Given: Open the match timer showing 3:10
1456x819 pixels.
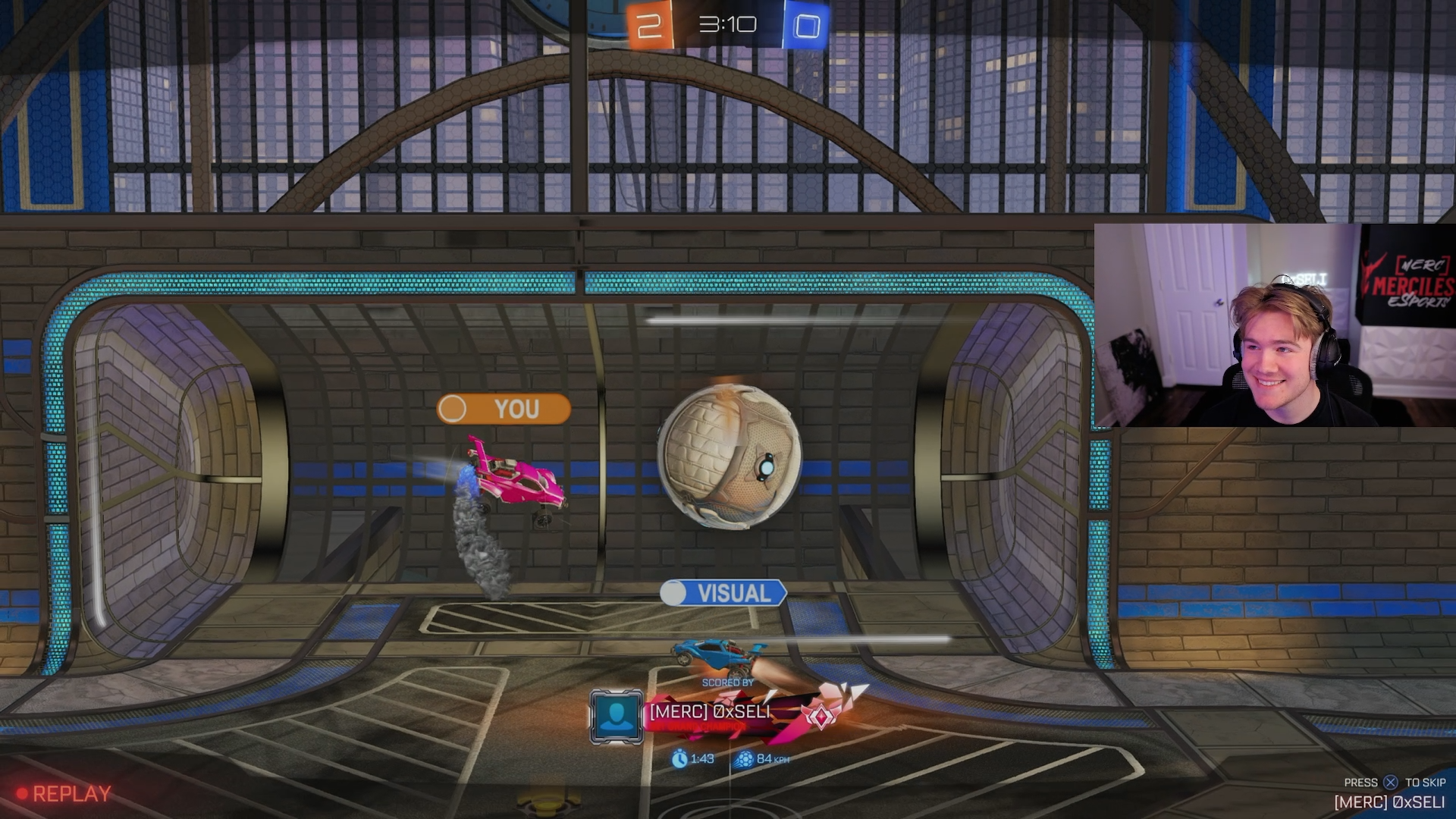Looking at the screenshot, I should pos(727,24).
